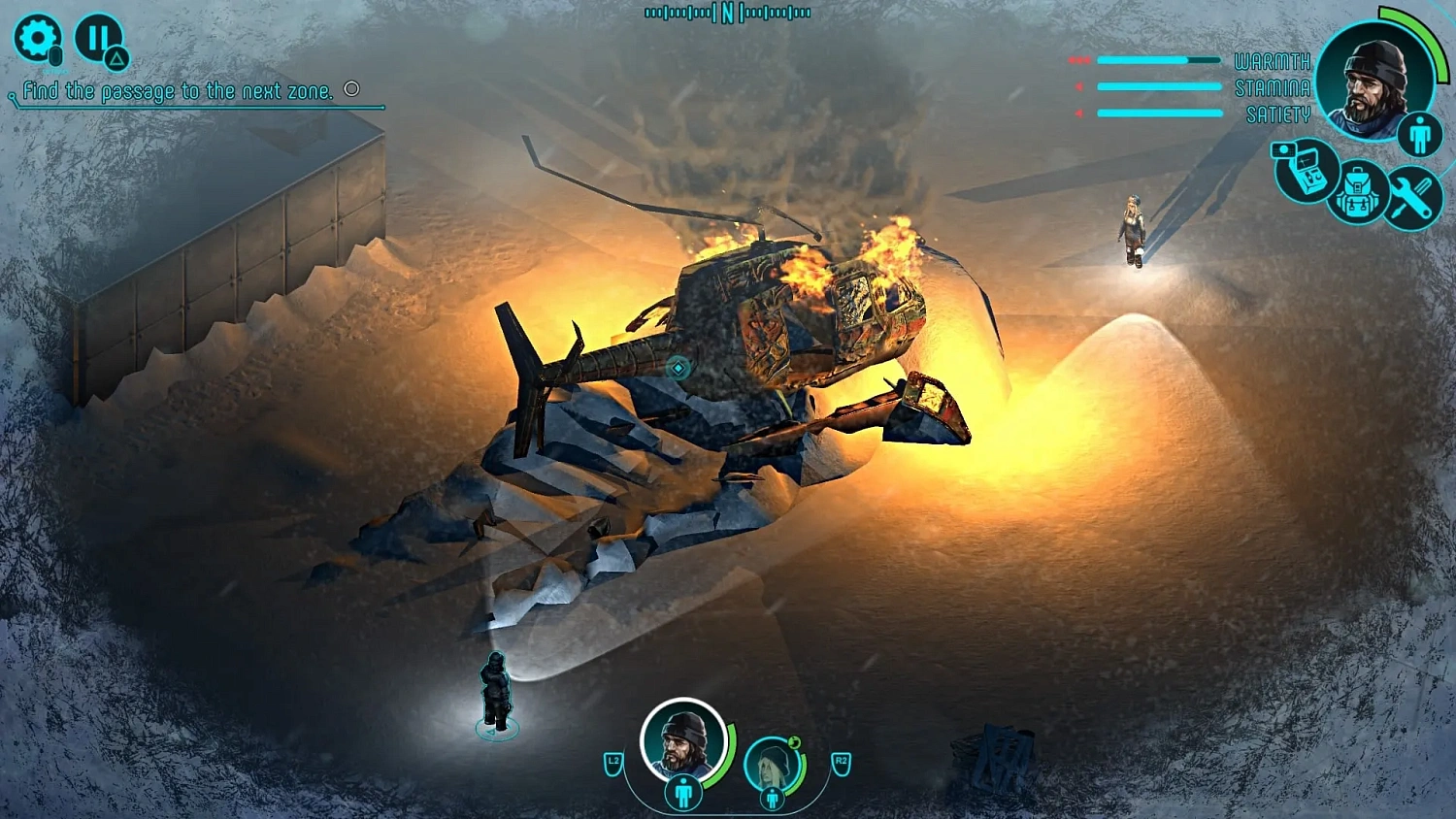Open the gear settings menu

[x=37, y=39]
